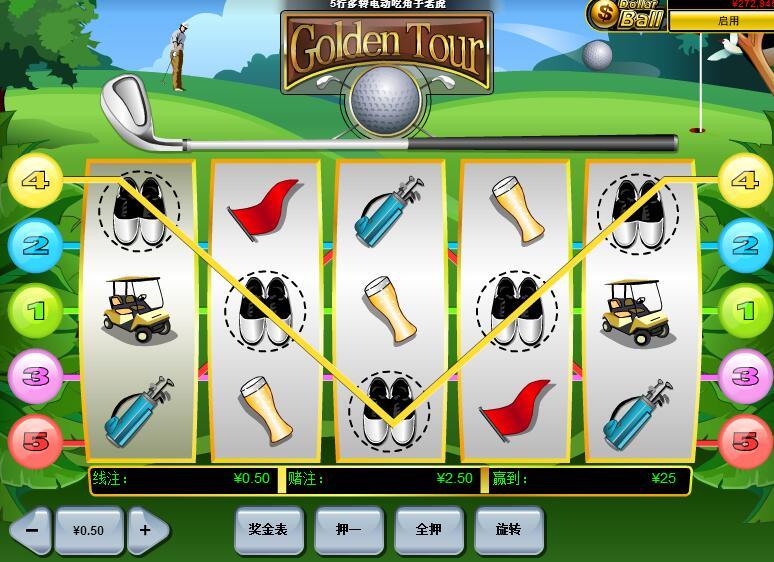Image resolution: width=774 pixels, height=562 pixels.
Task: Spin the reels with 旋转 button
Action: 509,529
